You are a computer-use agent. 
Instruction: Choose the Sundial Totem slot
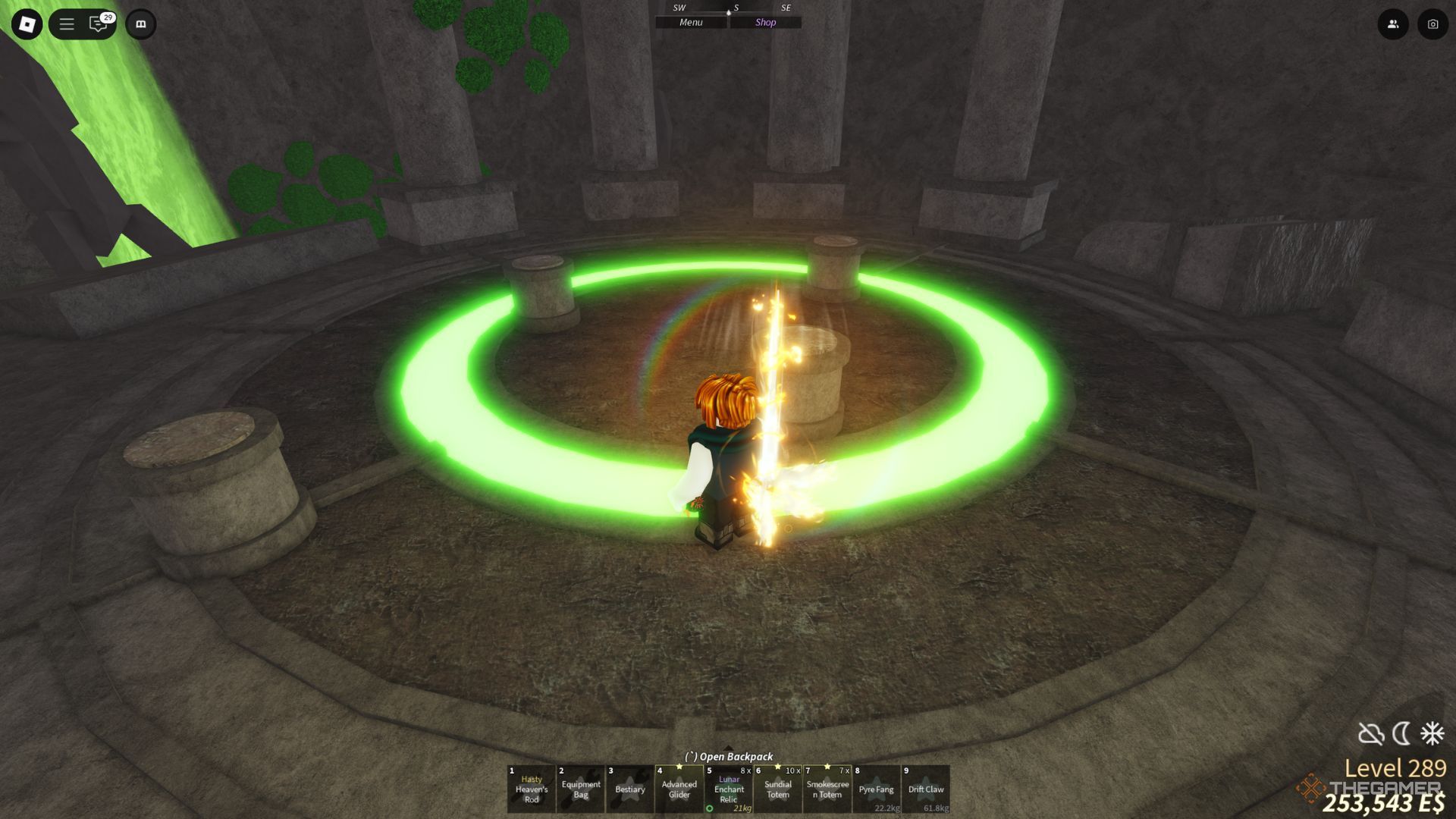[x=778, y=789]
